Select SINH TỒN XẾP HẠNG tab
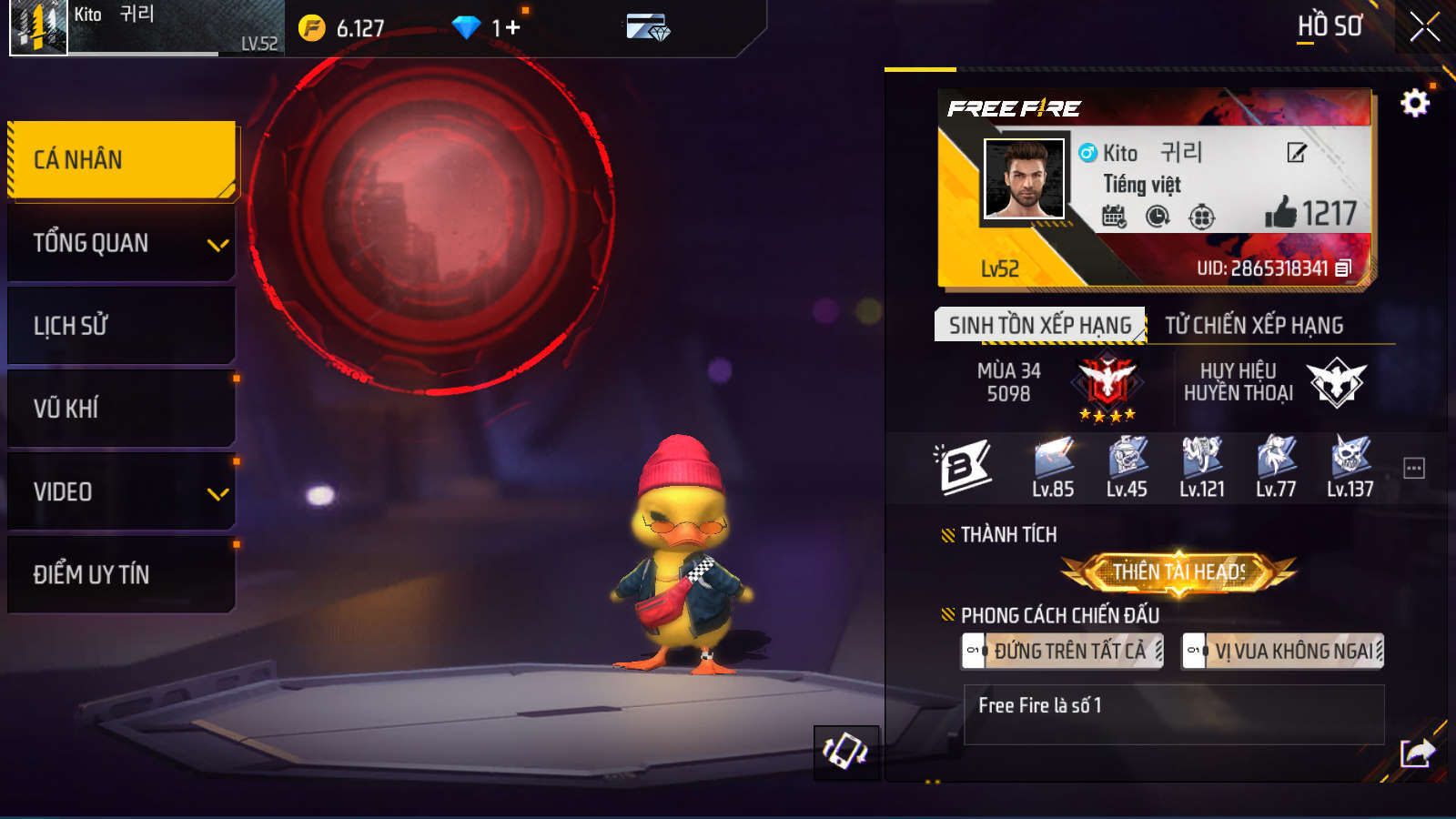Image resolution: width=1456 pixels, height=819 pixels. click(1039, 325)
